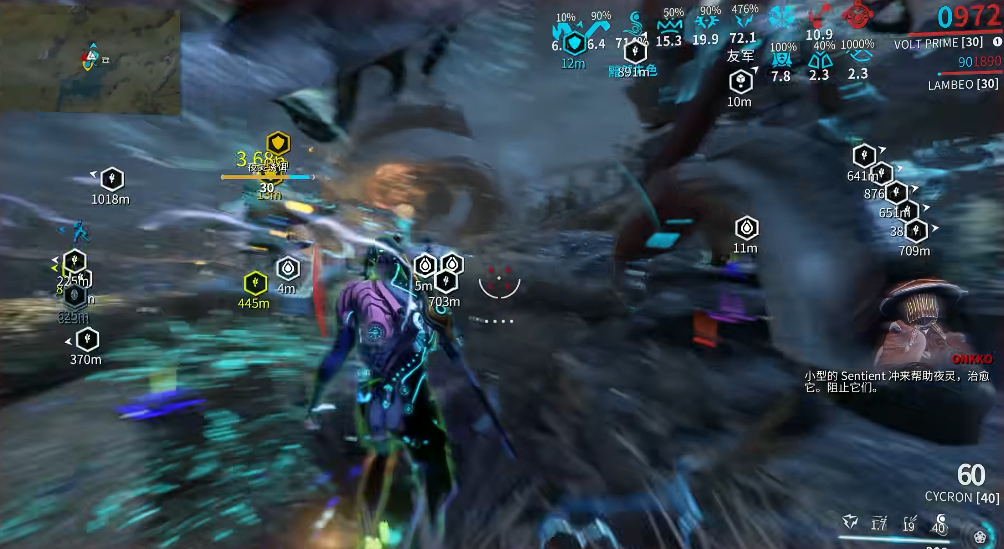Image resolution: width=1004 pixels, height=549 pixels.
Task: Click the 12m blue shield marker
Action: [574, 43]
